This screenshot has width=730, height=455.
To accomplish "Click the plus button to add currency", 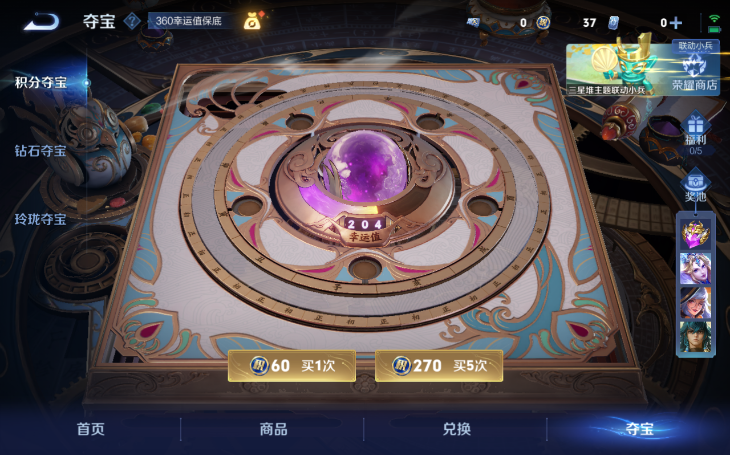I will 676,22.
